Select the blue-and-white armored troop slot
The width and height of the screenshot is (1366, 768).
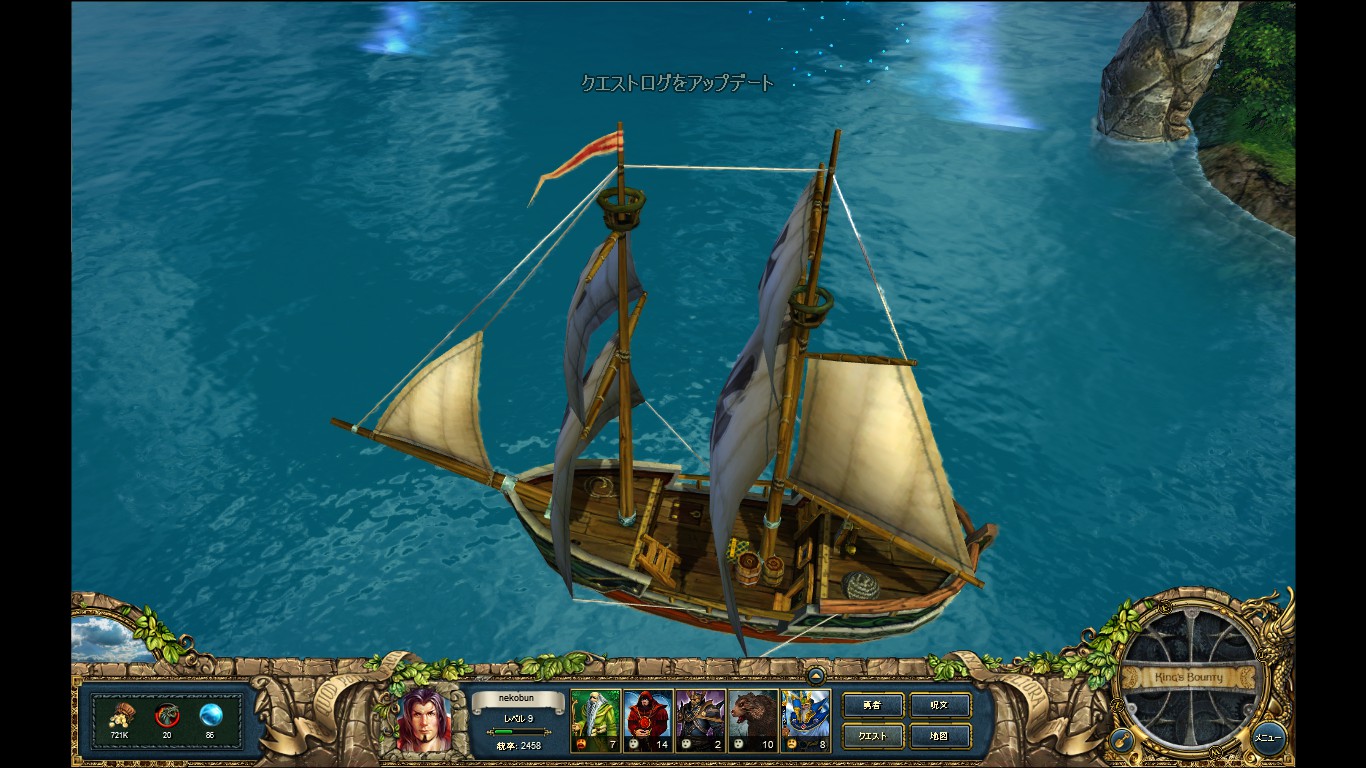tap(805, 720)
